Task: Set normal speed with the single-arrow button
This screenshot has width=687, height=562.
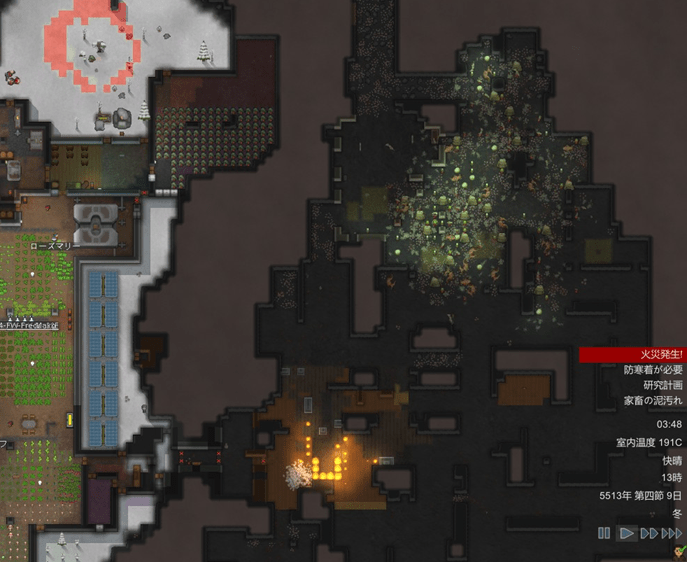Action: (627, 533)
